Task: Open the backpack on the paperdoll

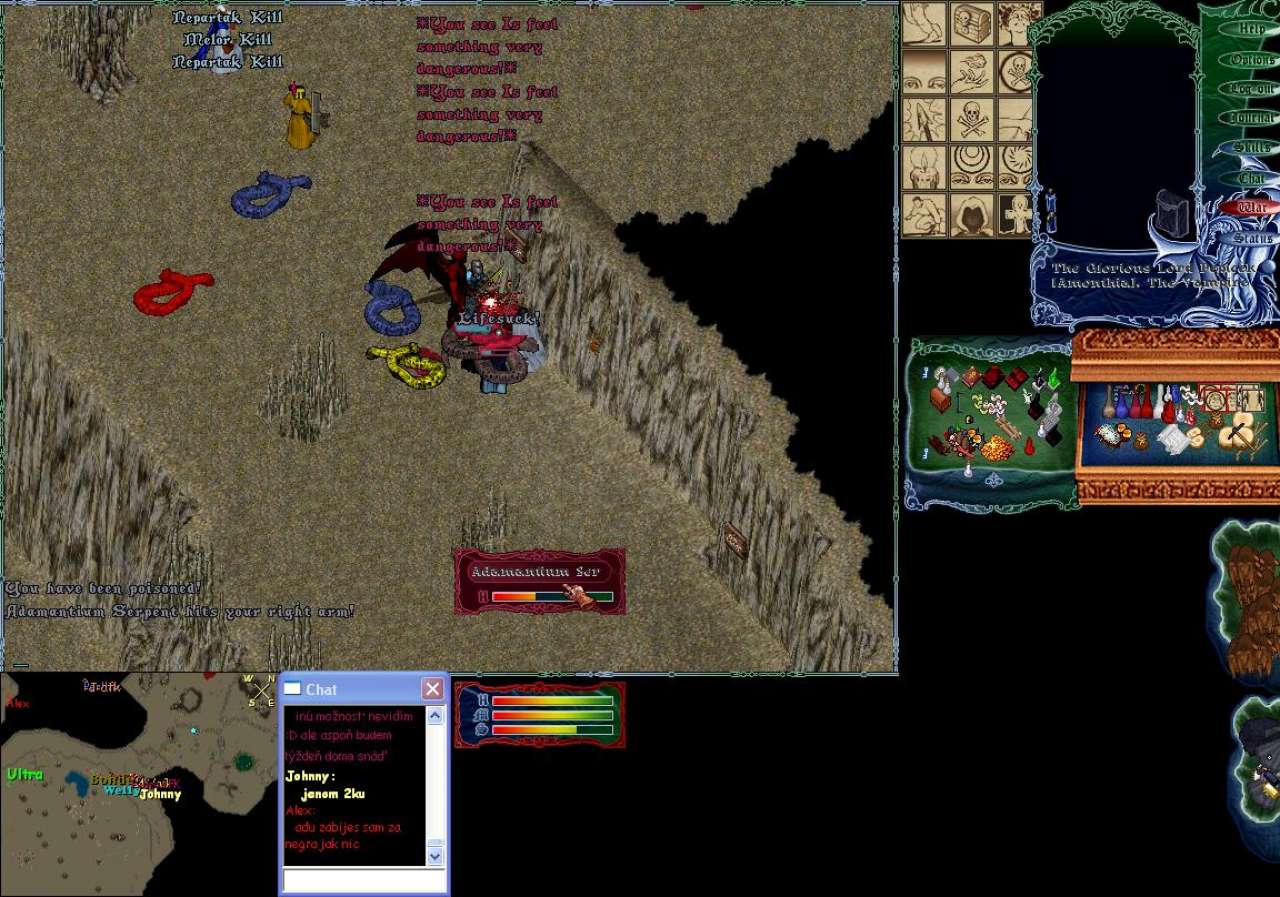Action: 1171,212
